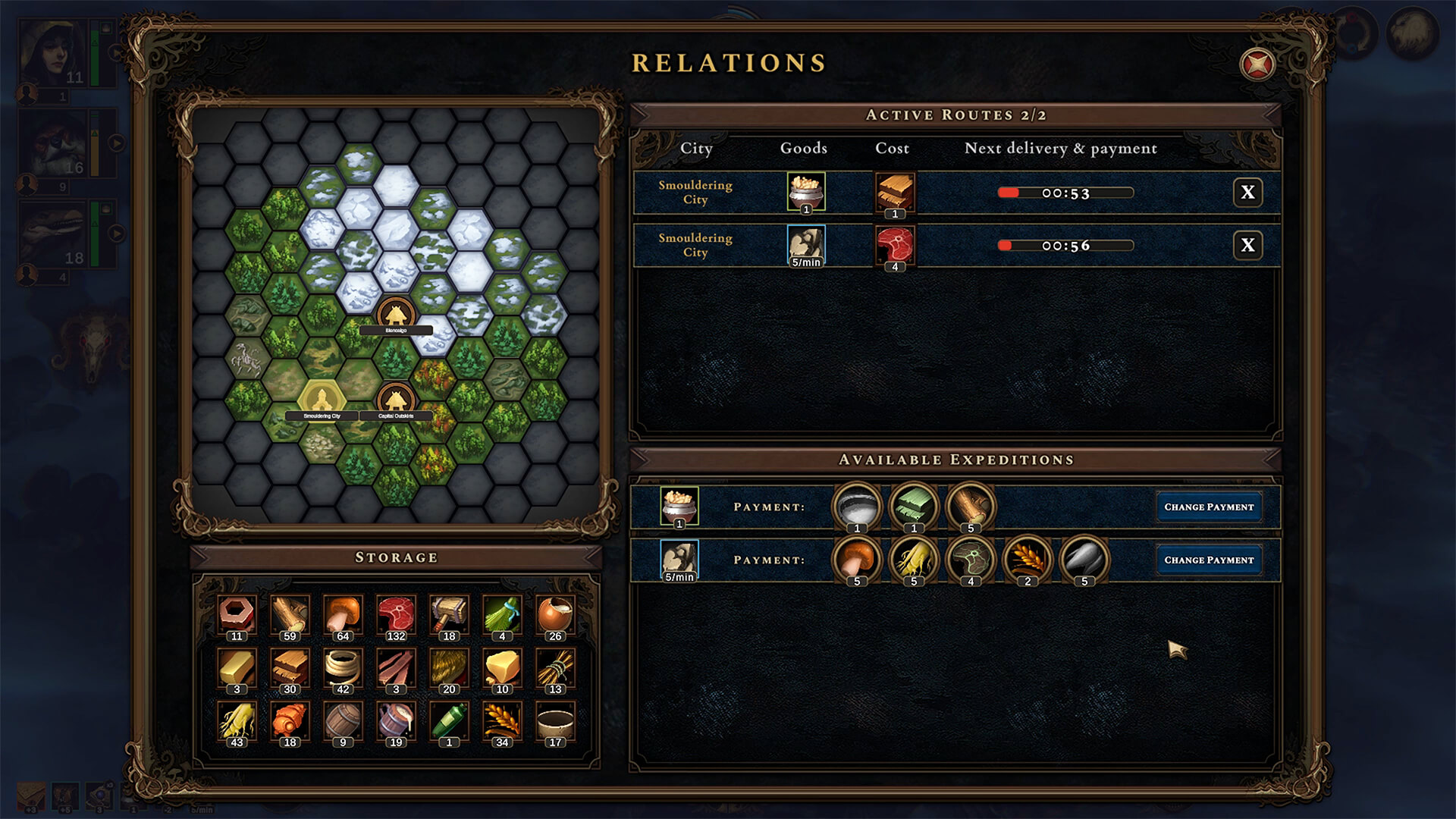Select the wooden hammer in storage
This screenshot has height=819, width=1456.
click(449, 615)
